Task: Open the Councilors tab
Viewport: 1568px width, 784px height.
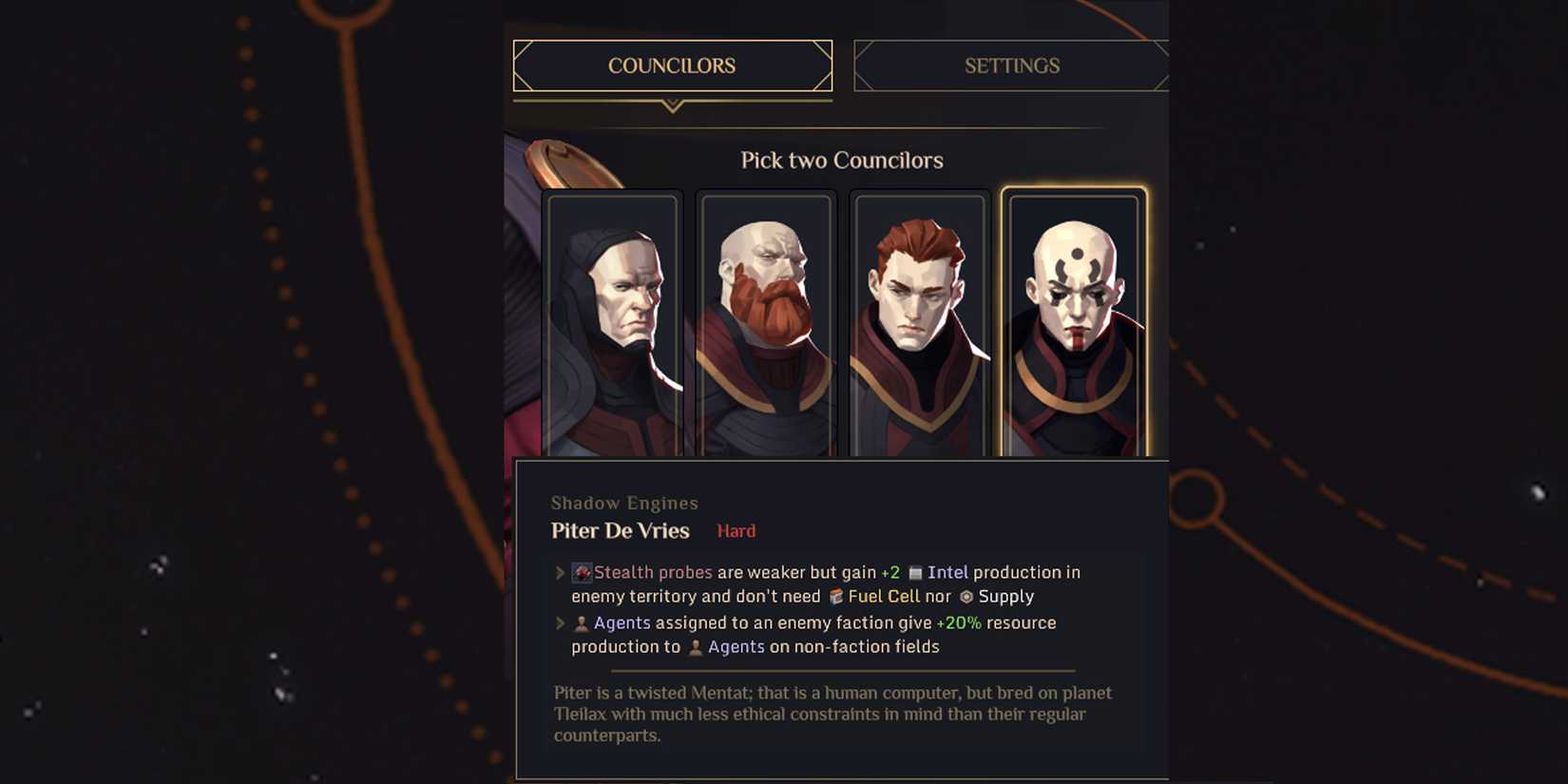Action: pyautogui.click(x=672, y=65)
